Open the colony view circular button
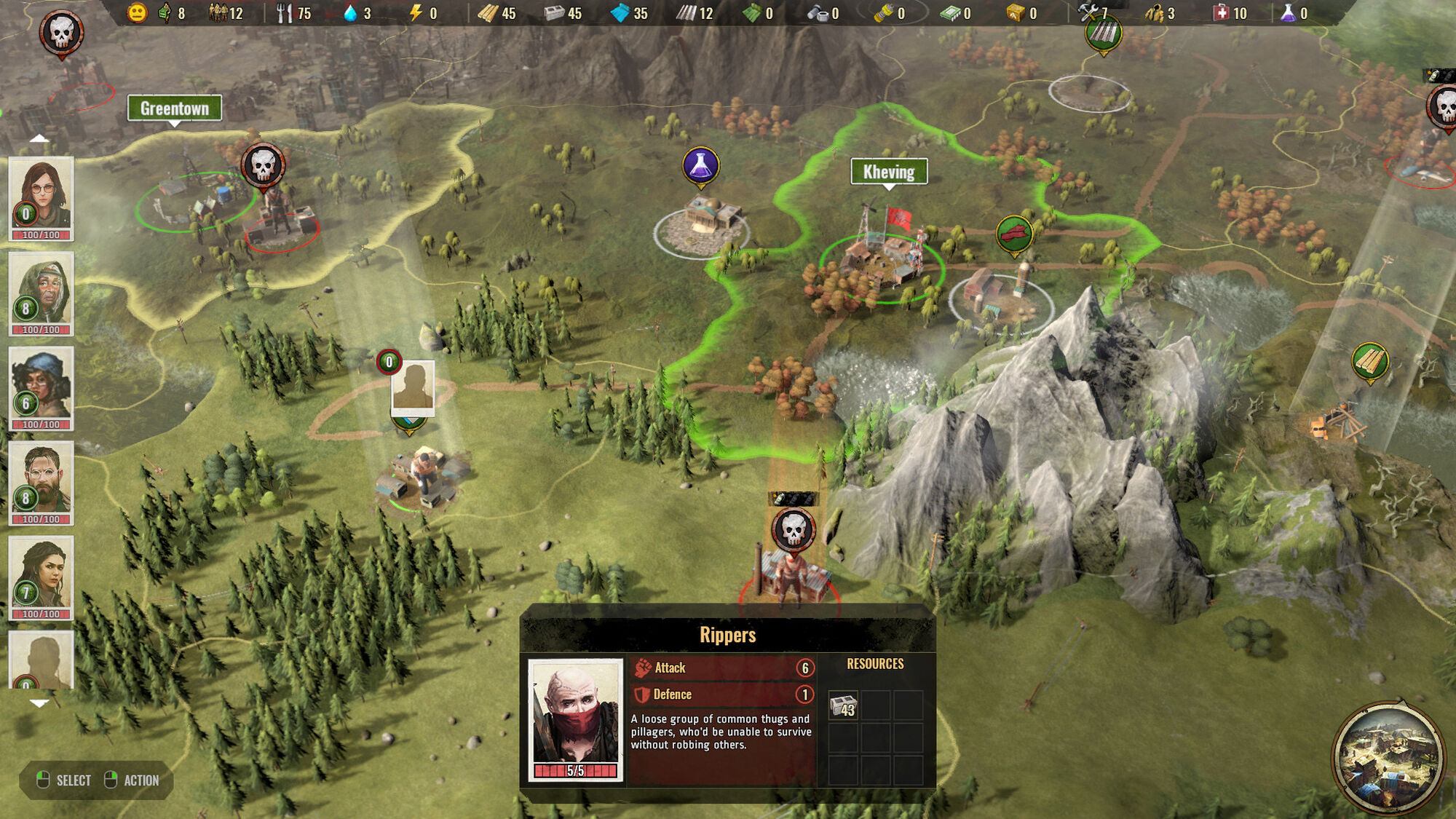The image size is (1456, 819). [x=1388, y=757]
